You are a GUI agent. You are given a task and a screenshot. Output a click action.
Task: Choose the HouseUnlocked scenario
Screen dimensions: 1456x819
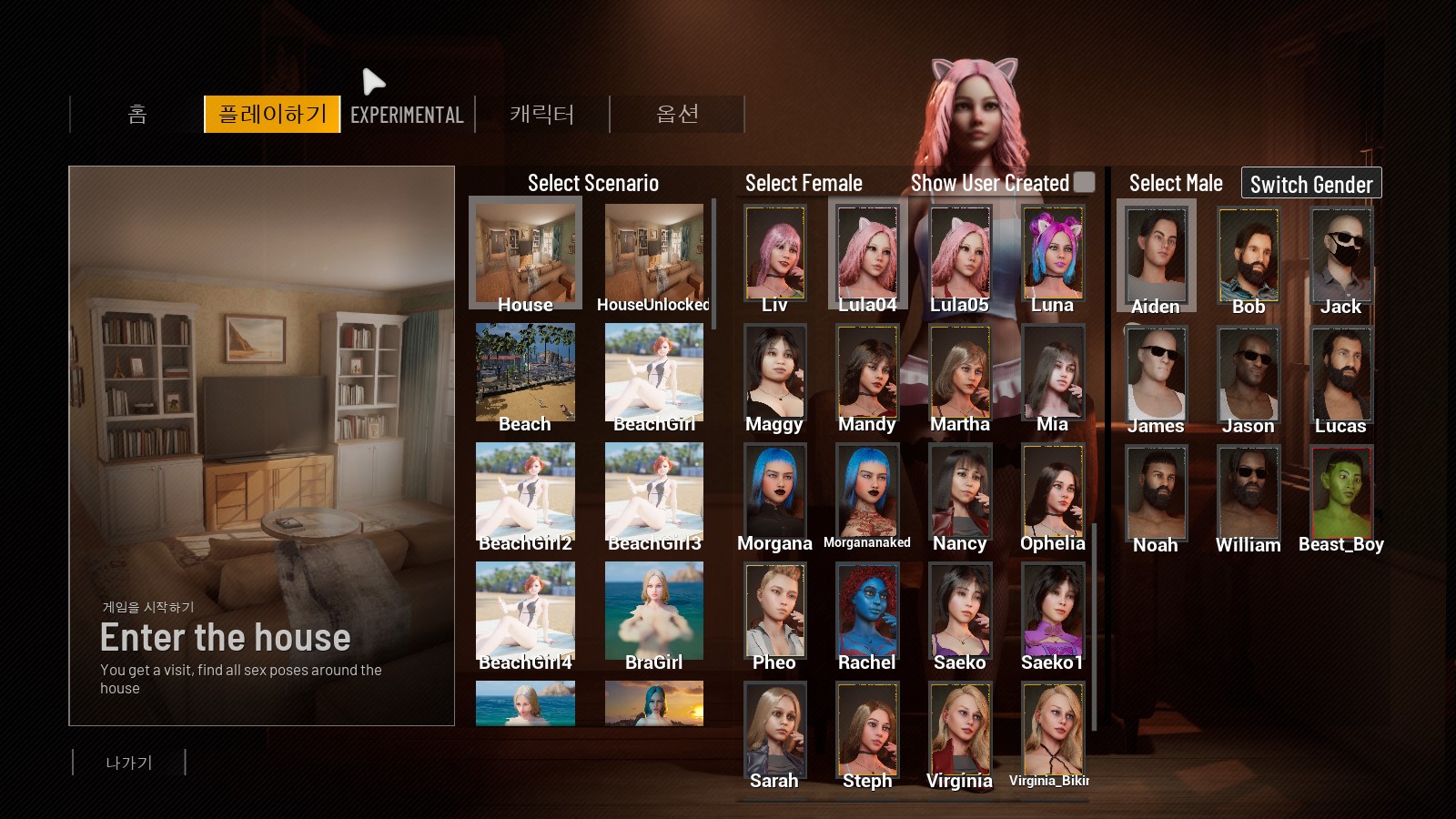653,253
